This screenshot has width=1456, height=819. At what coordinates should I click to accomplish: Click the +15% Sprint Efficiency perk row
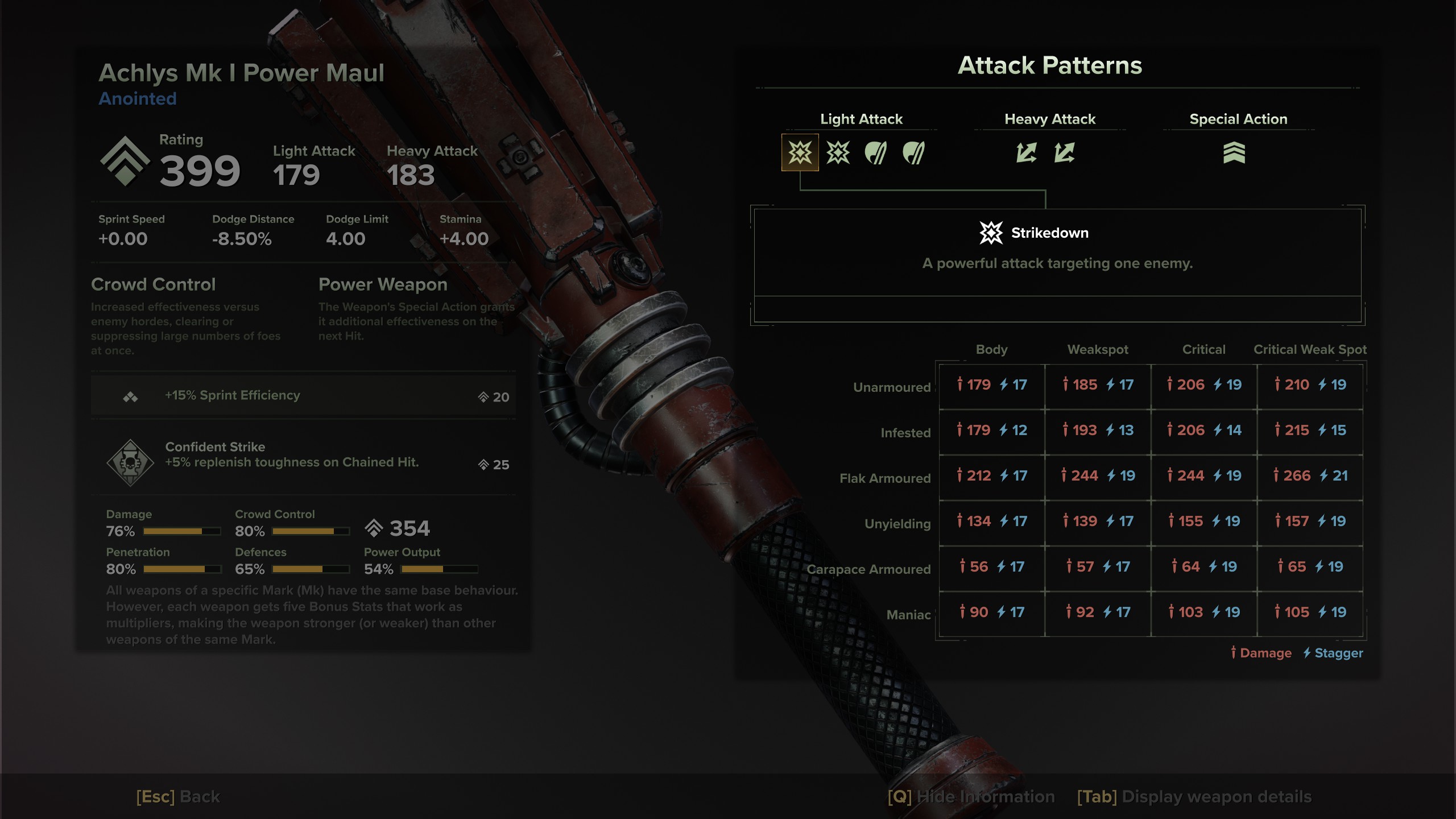point(303,396)
